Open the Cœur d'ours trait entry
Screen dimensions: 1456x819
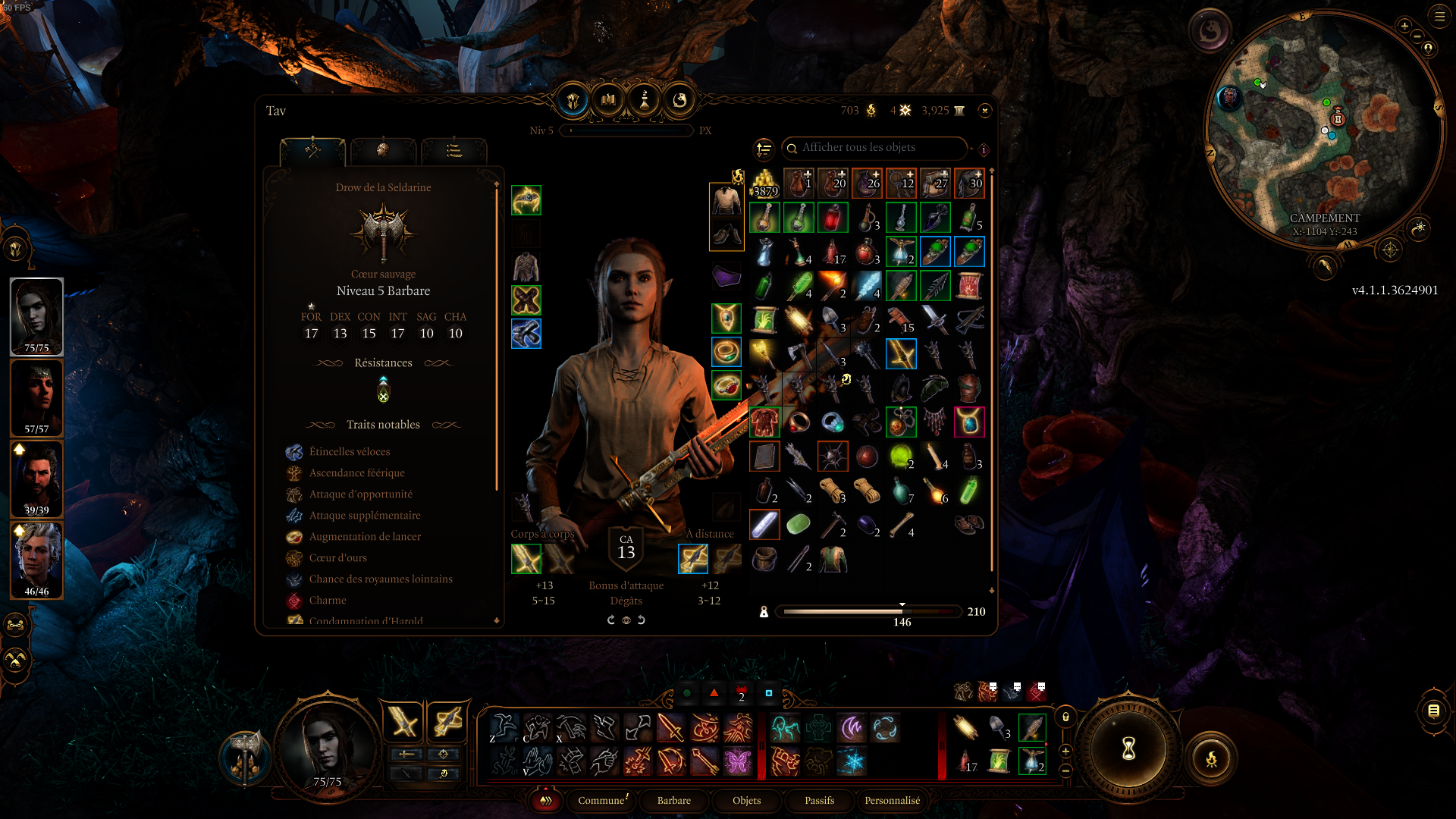[337, 558]
